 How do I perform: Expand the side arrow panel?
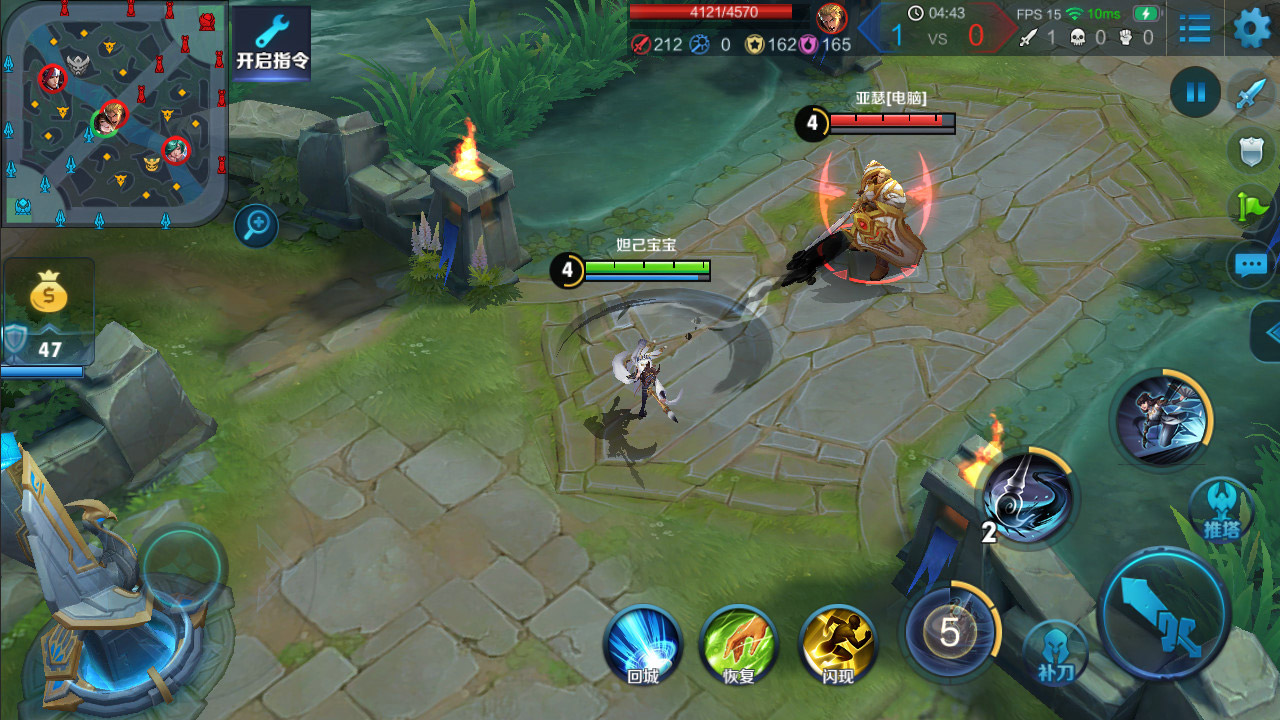tap(1268, 332)
